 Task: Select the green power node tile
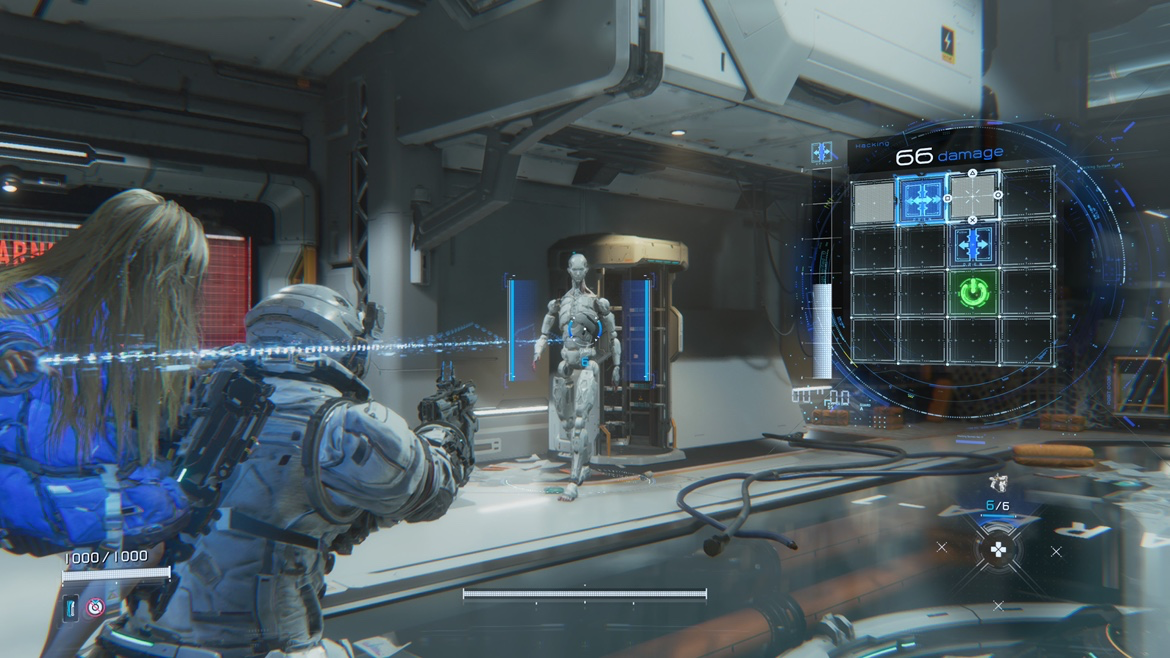coord(972,292)
